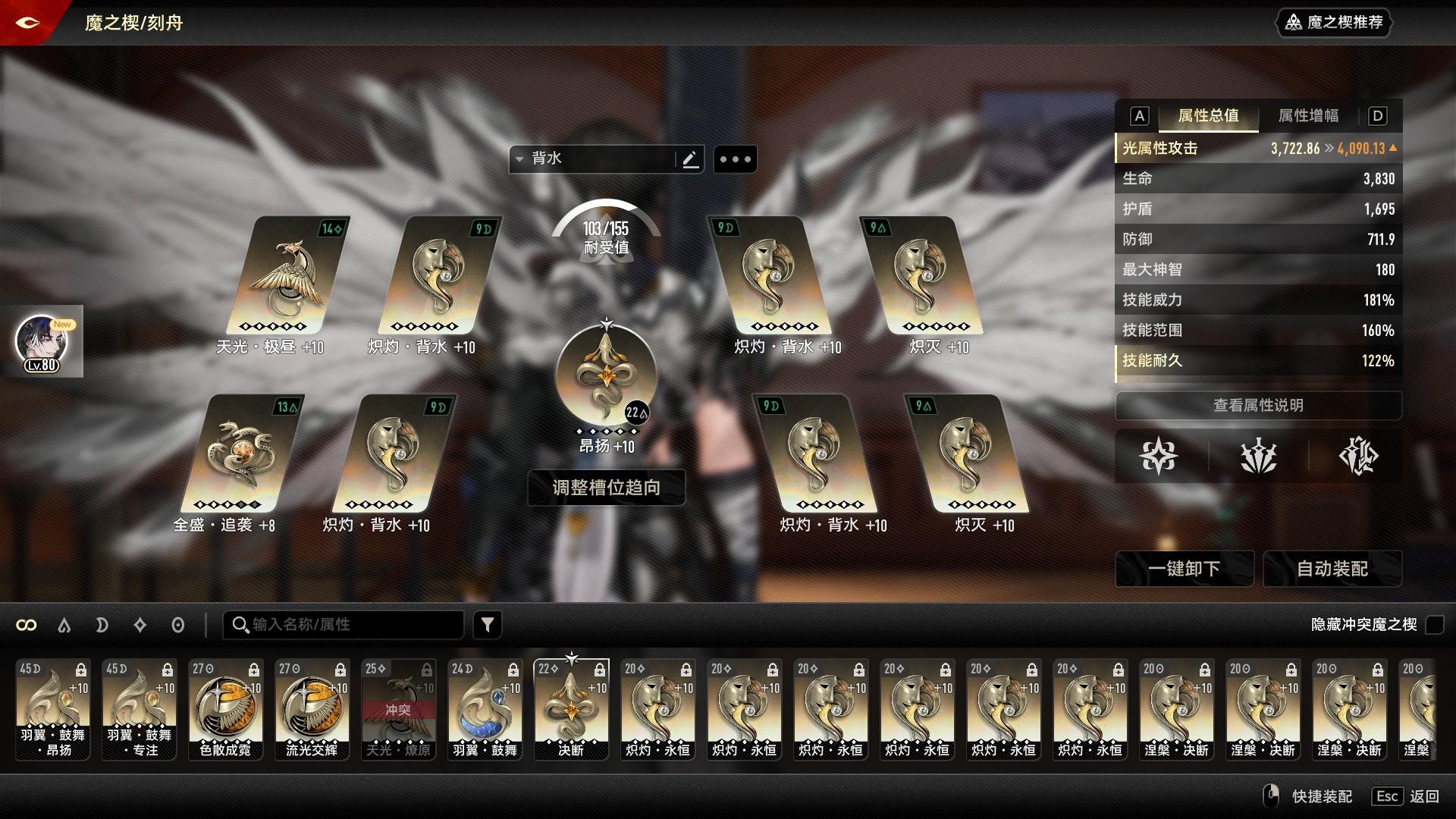Edit loadout name with pencil icon
This screenshot has width=1456, height=819.
click(x=690, y=159)
